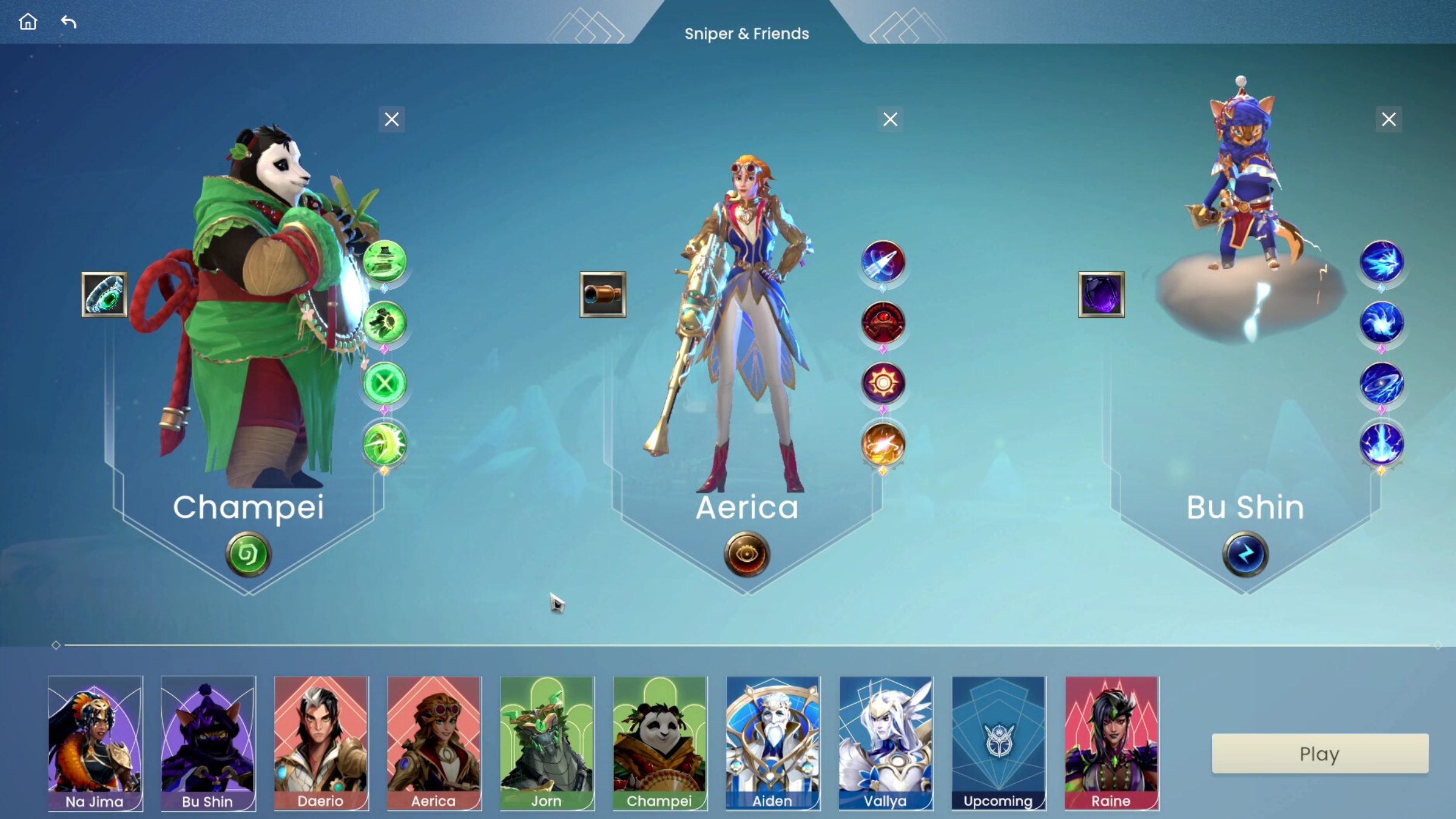Remove Champei from the team
The width and height of the screenshot is (1456, 819).
[392, 120]
